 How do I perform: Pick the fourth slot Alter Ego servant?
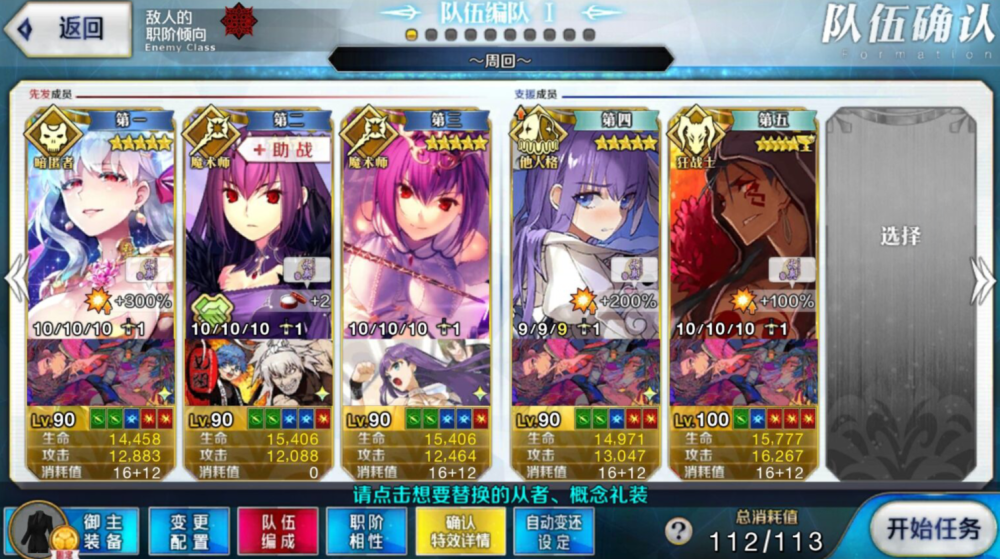click(x=586, y=230)
